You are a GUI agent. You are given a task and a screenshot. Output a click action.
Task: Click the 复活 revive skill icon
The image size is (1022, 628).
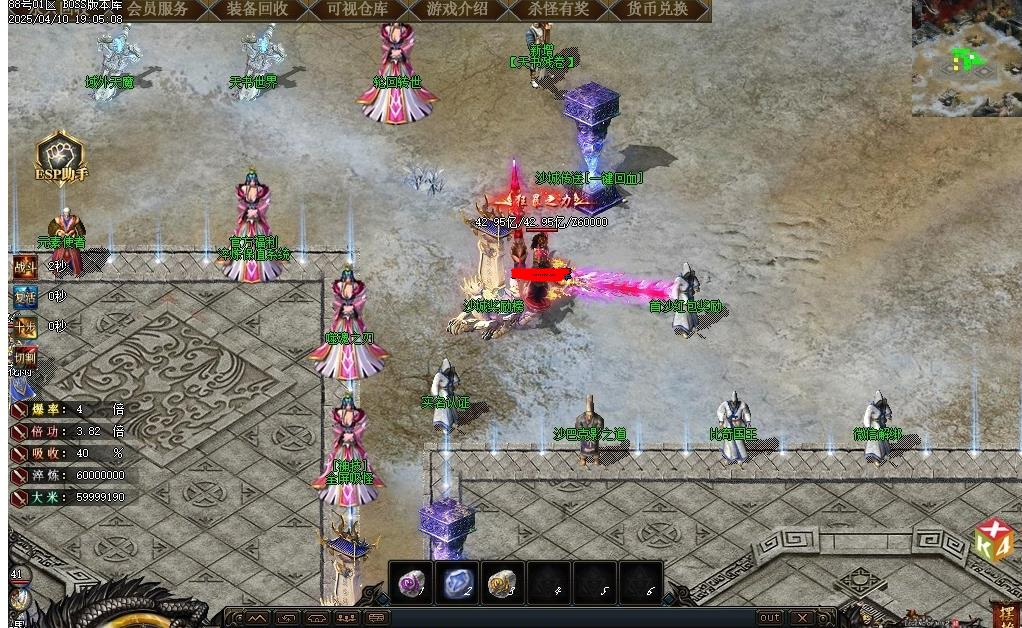pos(24,297)
